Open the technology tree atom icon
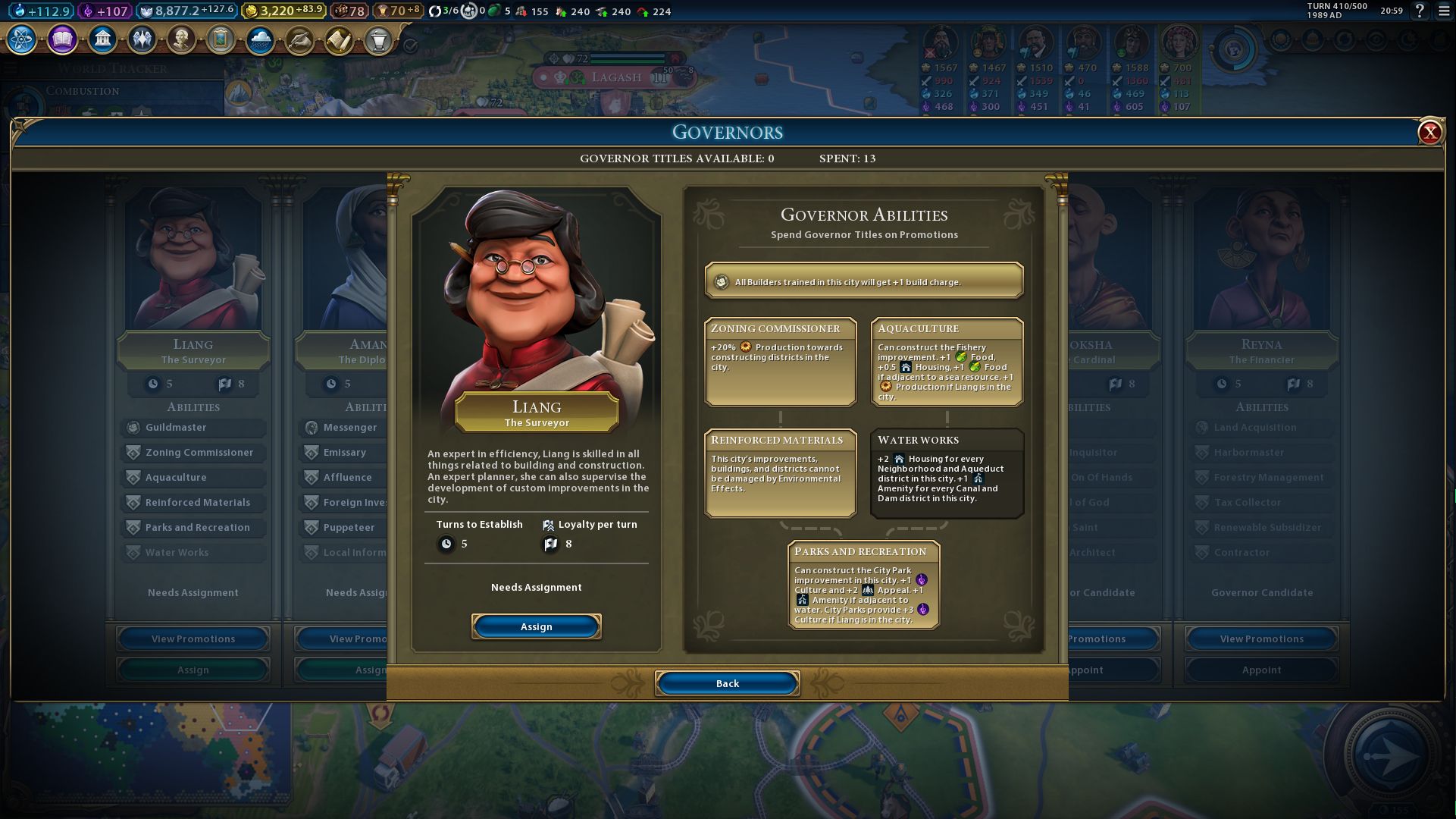The width and height of the screenshot is (1456, 819). pos(22,39)
